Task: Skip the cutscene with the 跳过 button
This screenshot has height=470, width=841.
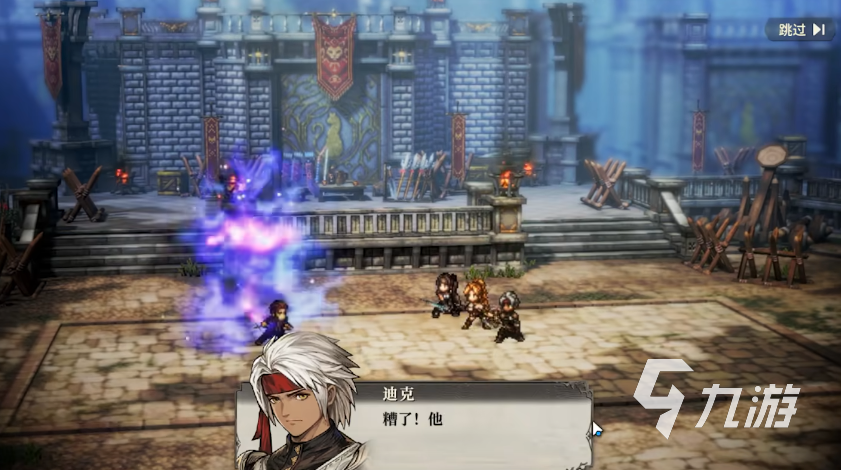Action: coord(800,29)
